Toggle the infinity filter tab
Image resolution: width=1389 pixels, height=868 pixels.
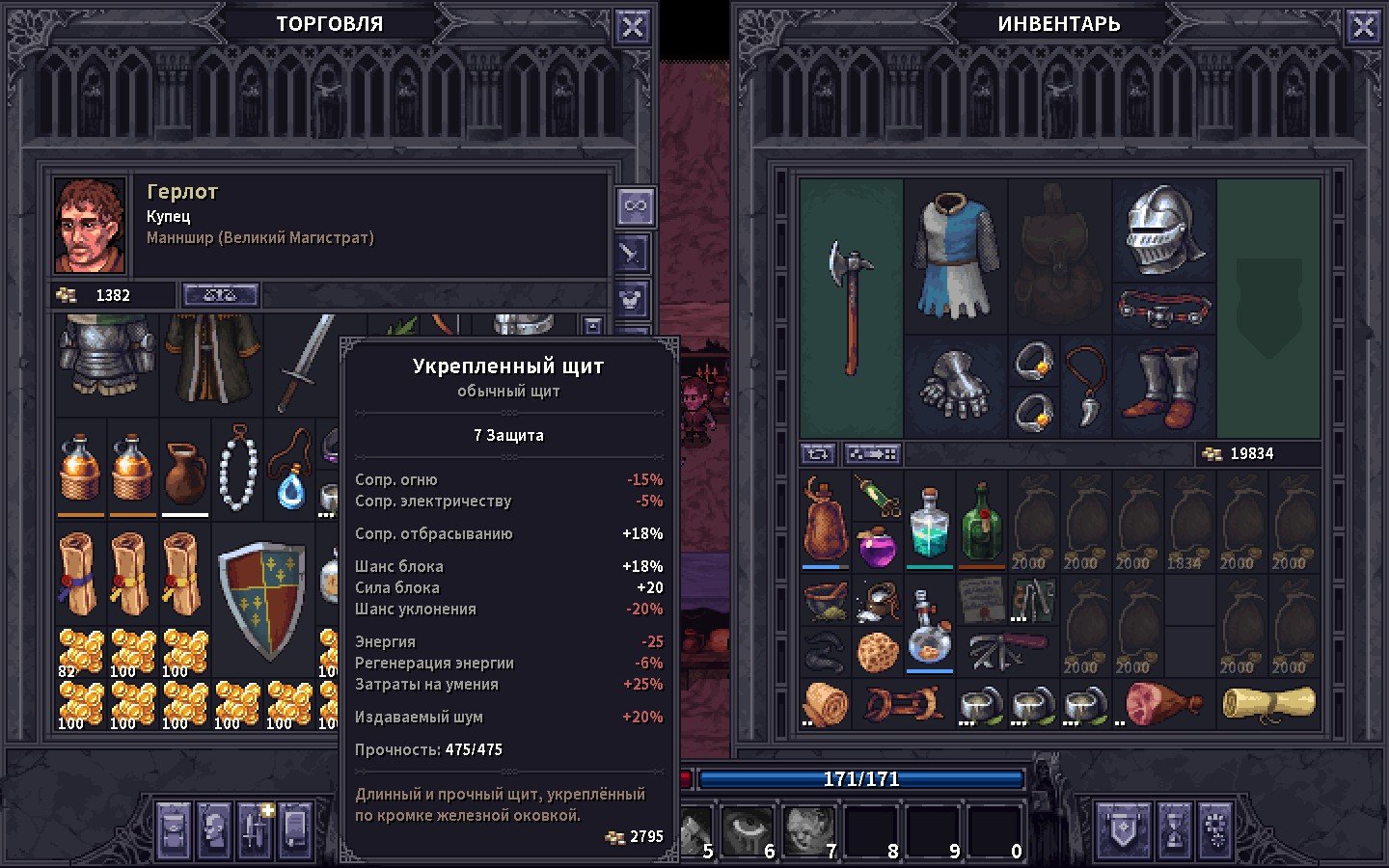coord(635,206)
